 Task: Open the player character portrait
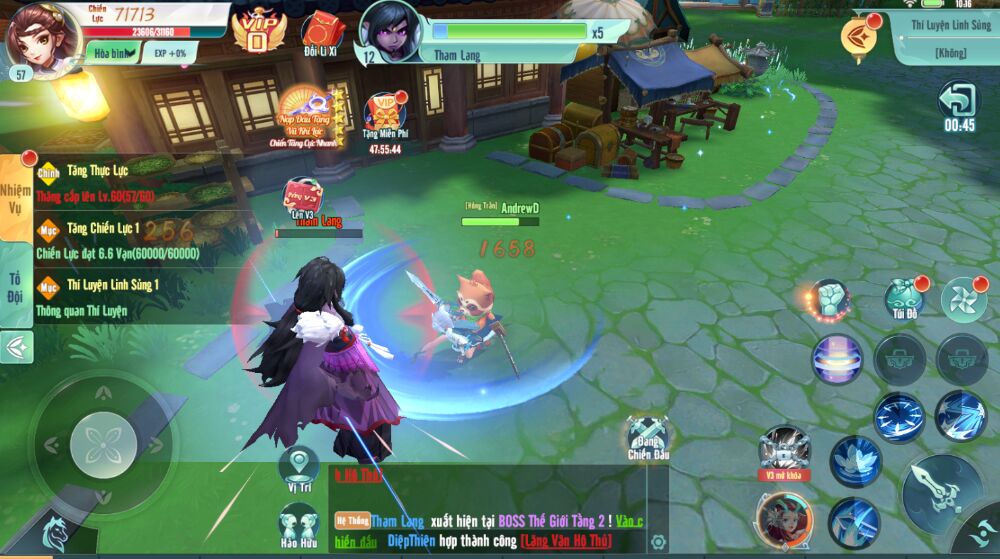(42, 36)
